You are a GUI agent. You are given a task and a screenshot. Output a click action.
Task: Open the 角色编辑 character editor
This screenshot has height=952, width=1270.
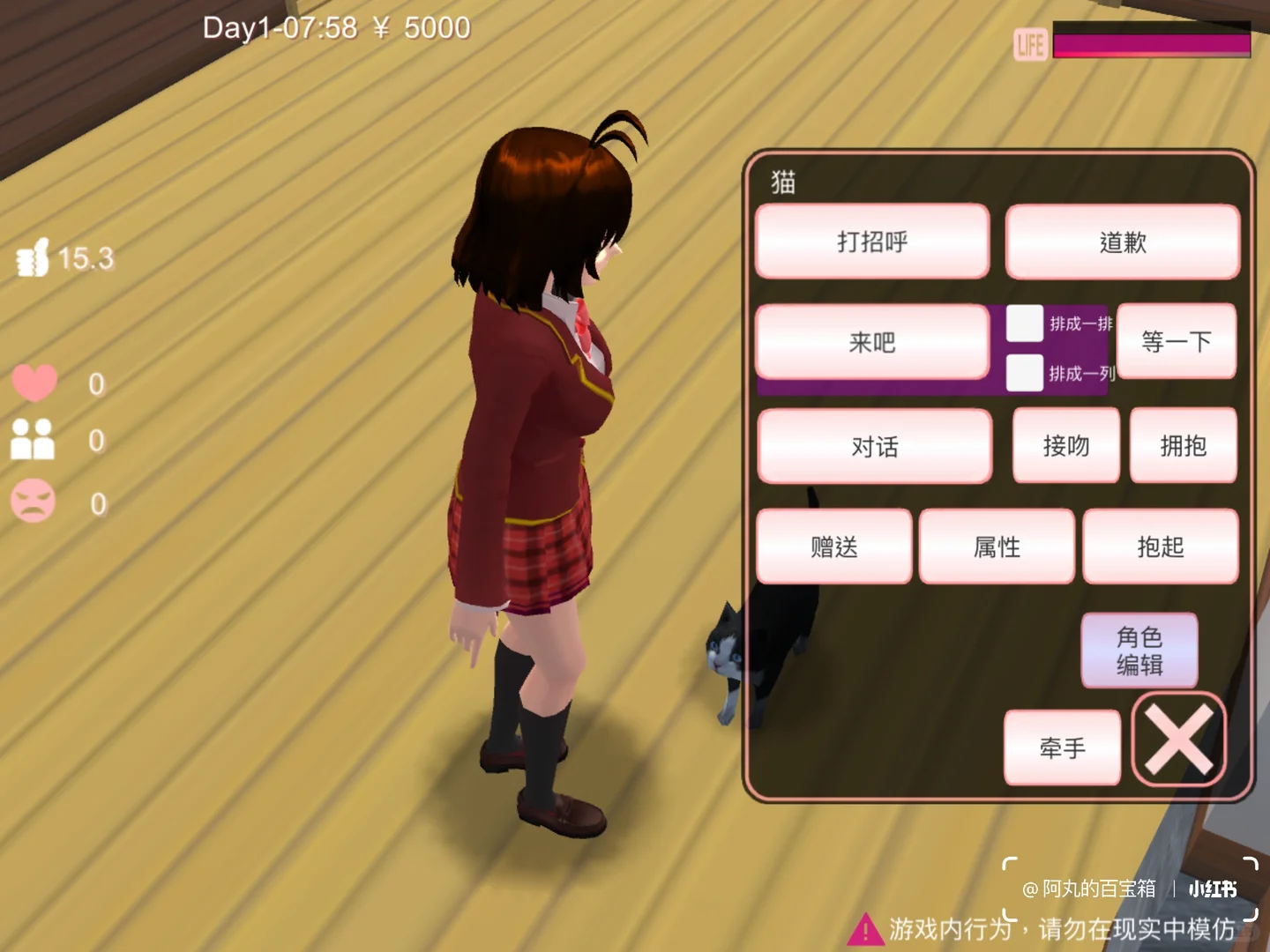click(1140, 651)
